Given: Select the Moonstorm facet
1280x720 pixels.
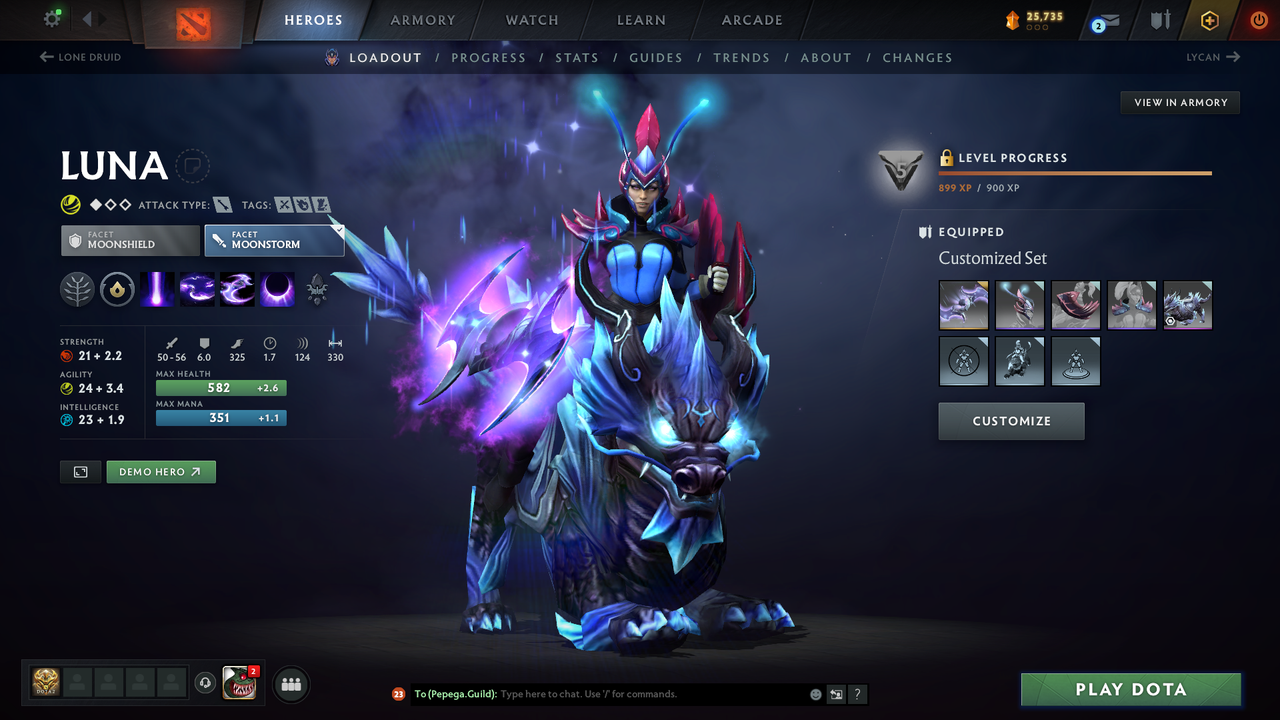Looking at the screenshot, I should pyautogui.click(x=274, y=240).
